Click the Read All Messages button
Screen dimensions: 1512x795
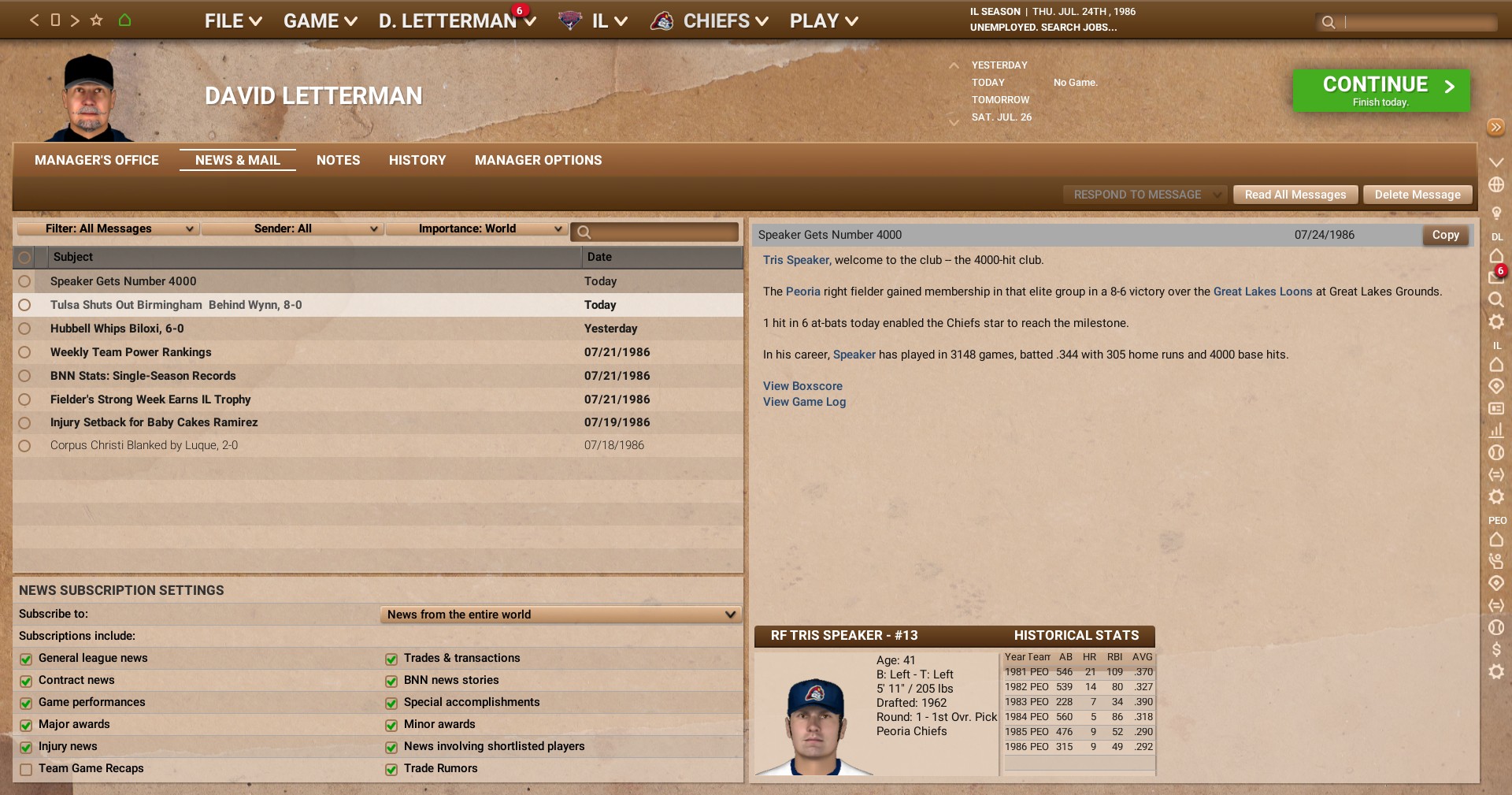click(x=1294, y=195)
